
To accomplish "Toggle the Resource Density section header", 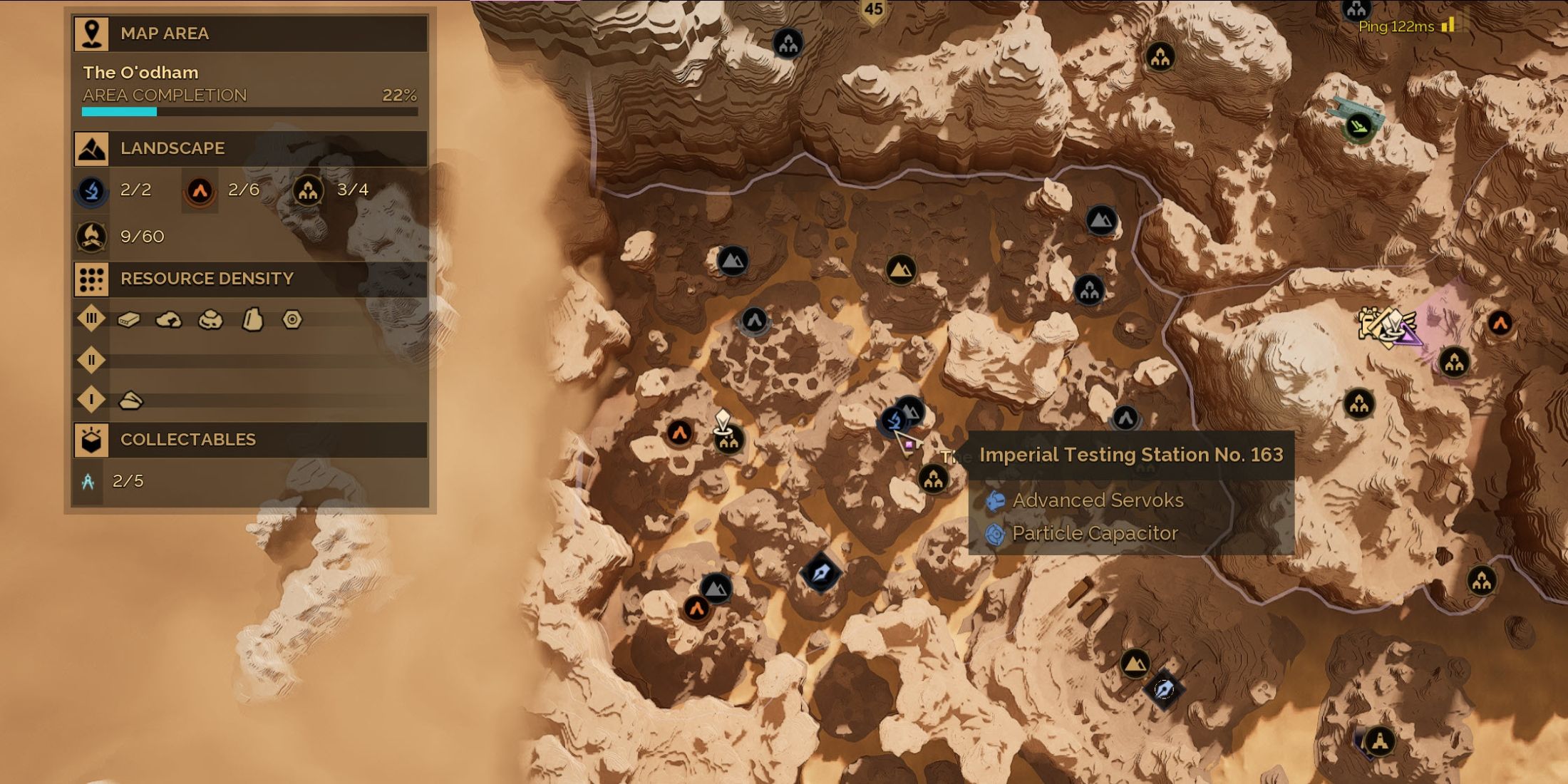I will tap(250, 279).
